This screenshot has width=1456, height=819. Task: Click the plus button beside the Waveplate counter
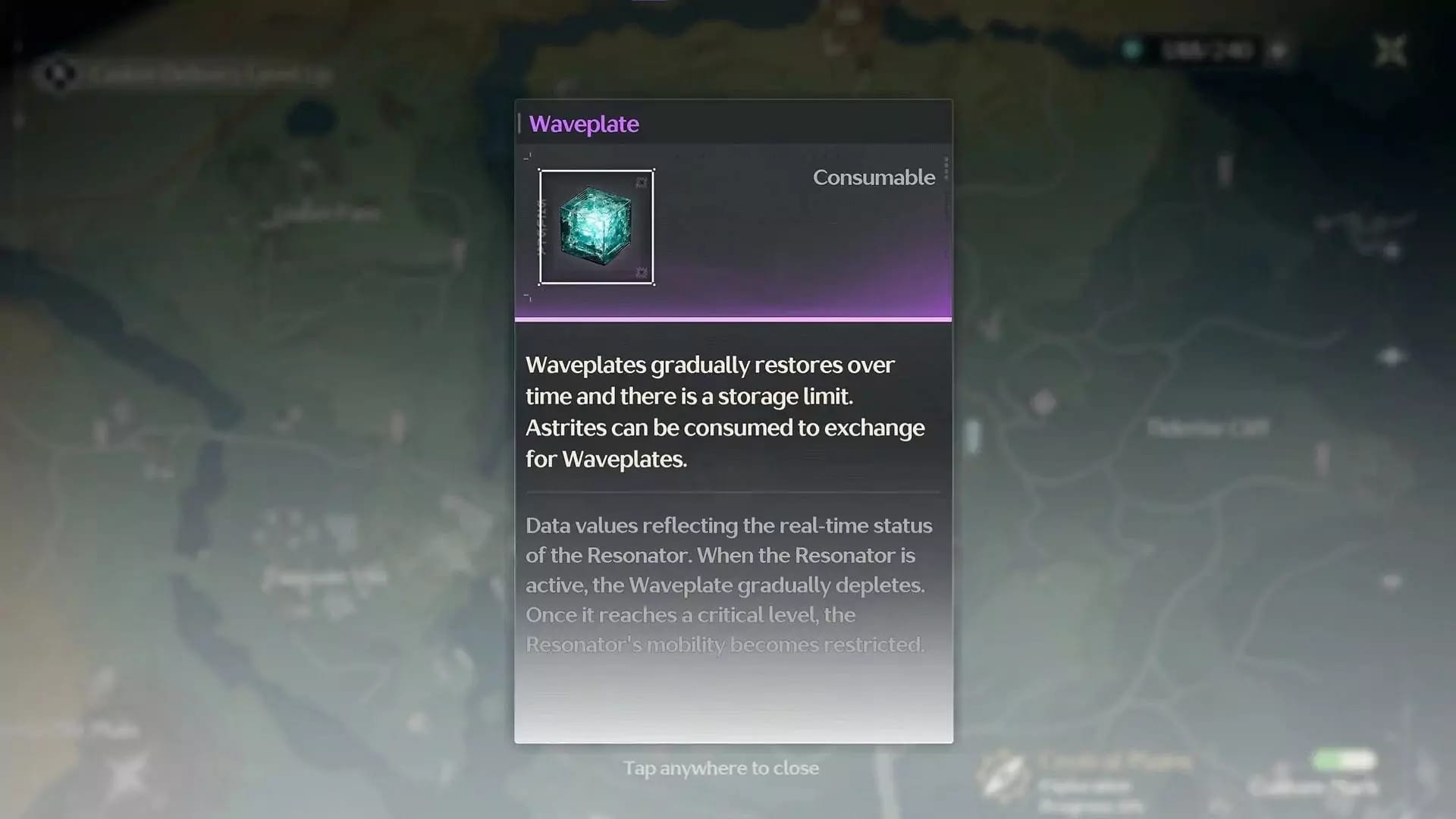pyautogui.click(x=1279, y=51)
